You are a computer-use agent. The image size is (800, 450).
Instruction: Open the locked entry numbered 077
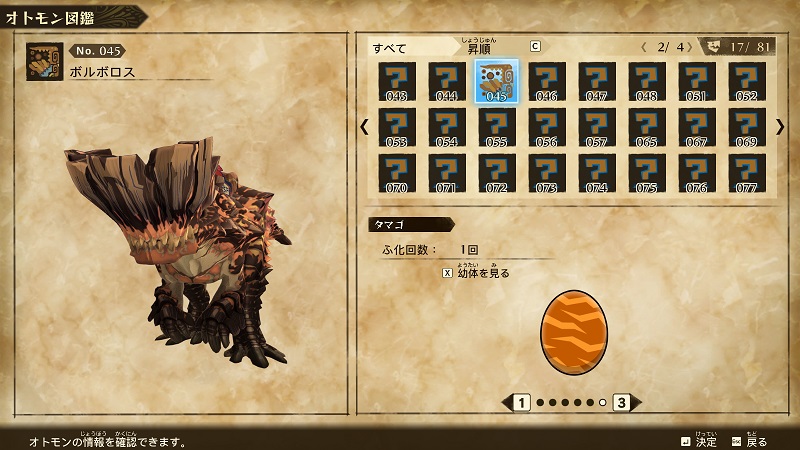coord(746,172)
